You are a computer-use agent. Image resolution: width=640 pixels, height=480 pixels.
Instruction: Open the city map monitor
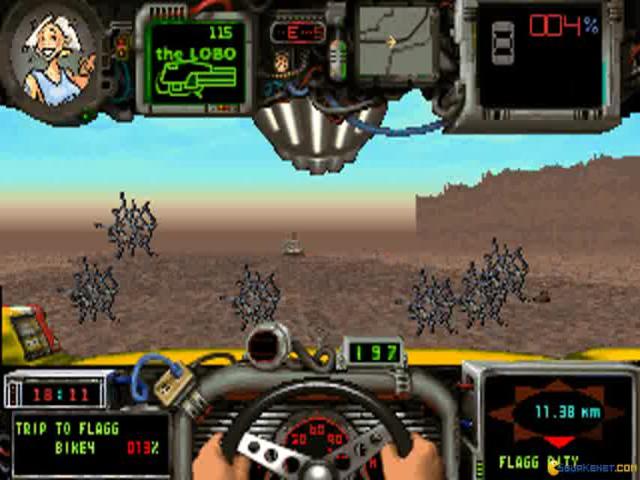click(396, 43)
